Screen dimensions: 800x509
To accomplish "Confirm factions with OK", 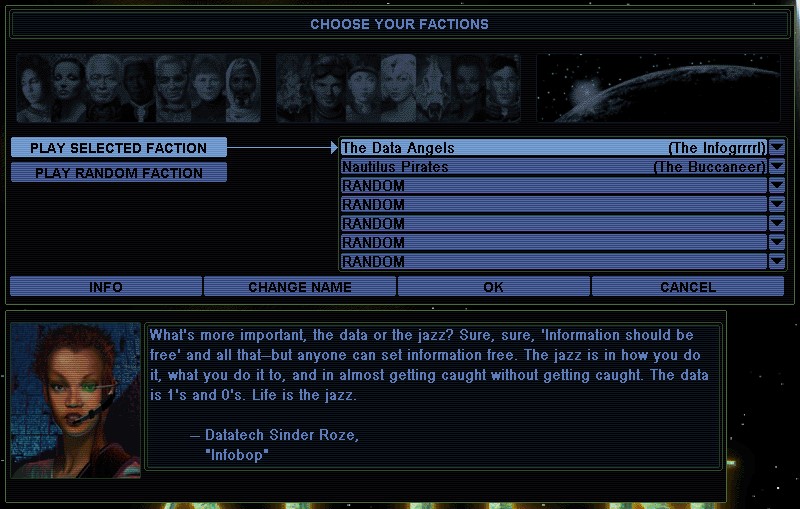I will (x=493, y=287).
